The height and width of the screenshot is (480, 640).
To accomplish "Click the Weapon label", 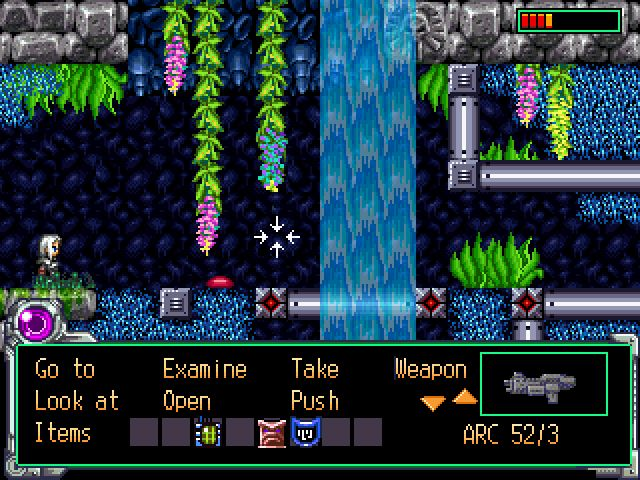I will point(430,369).
